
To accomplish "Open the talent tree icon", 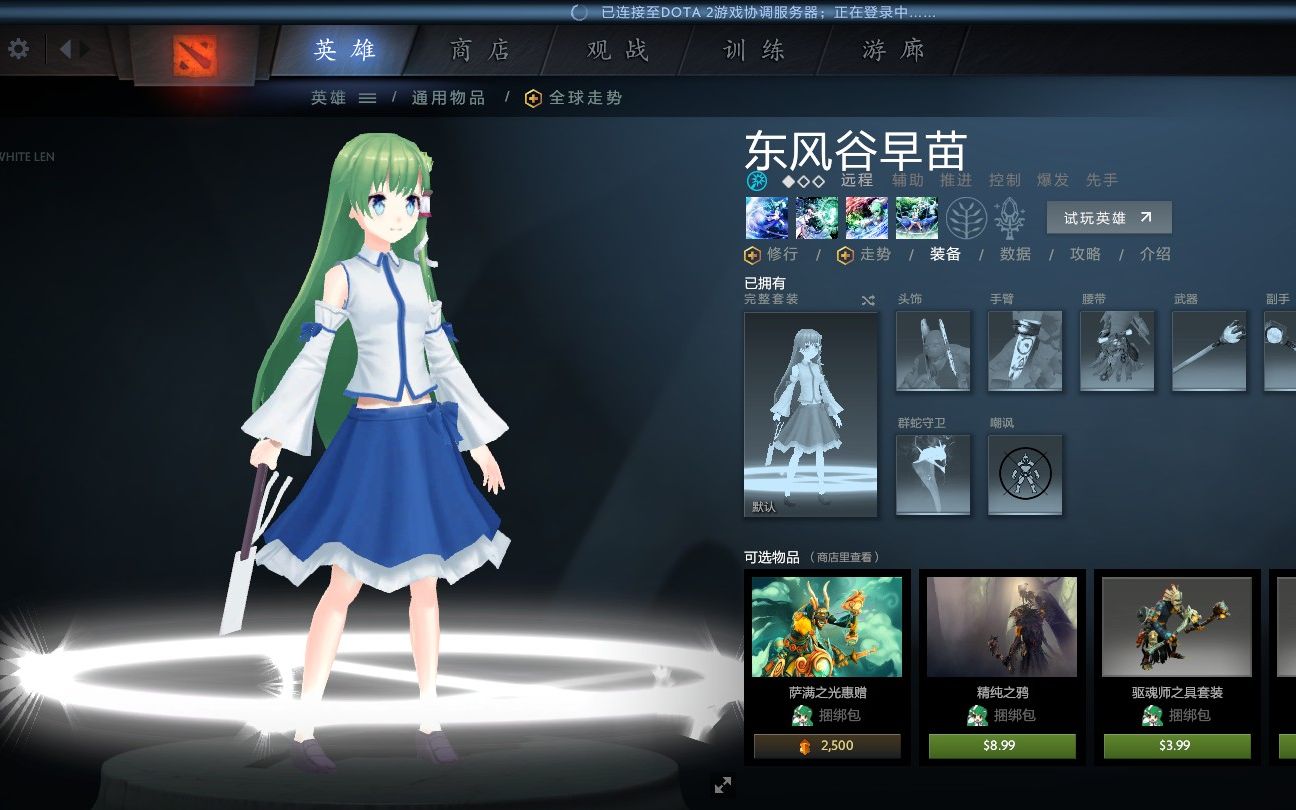I will [x=965, y=216].
